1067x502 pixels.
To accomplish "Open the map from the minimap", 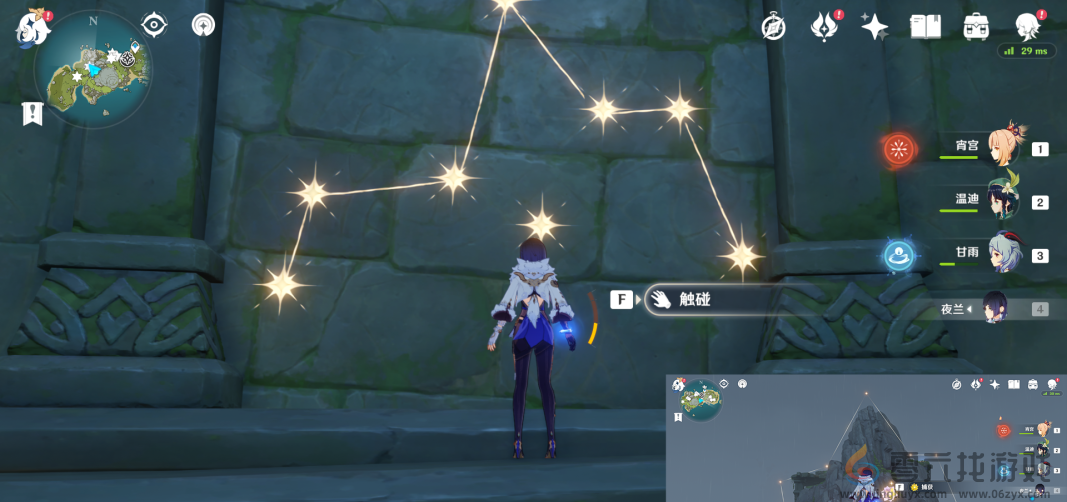I will (x=92, y=69).
